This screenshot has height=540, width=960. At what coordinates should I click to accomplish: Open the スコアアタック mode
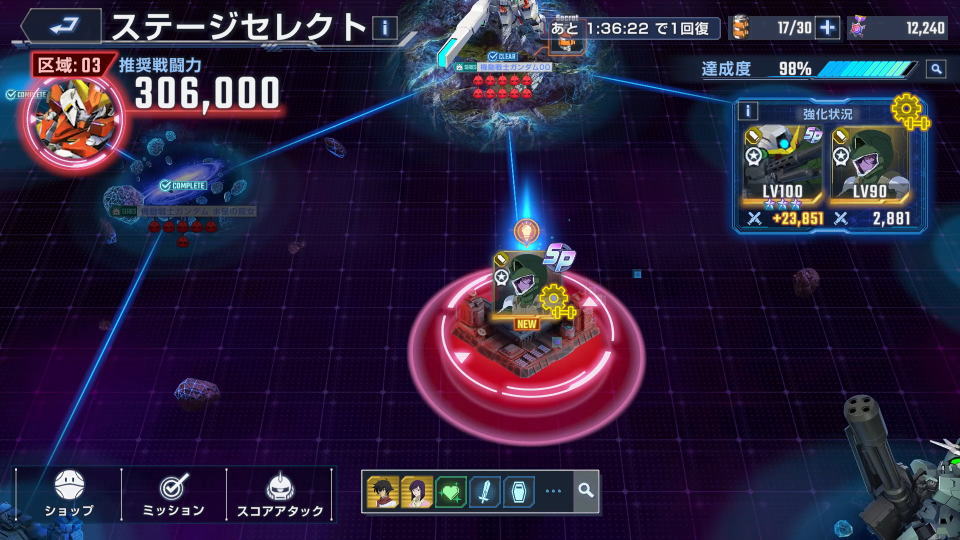click(279, 494)
